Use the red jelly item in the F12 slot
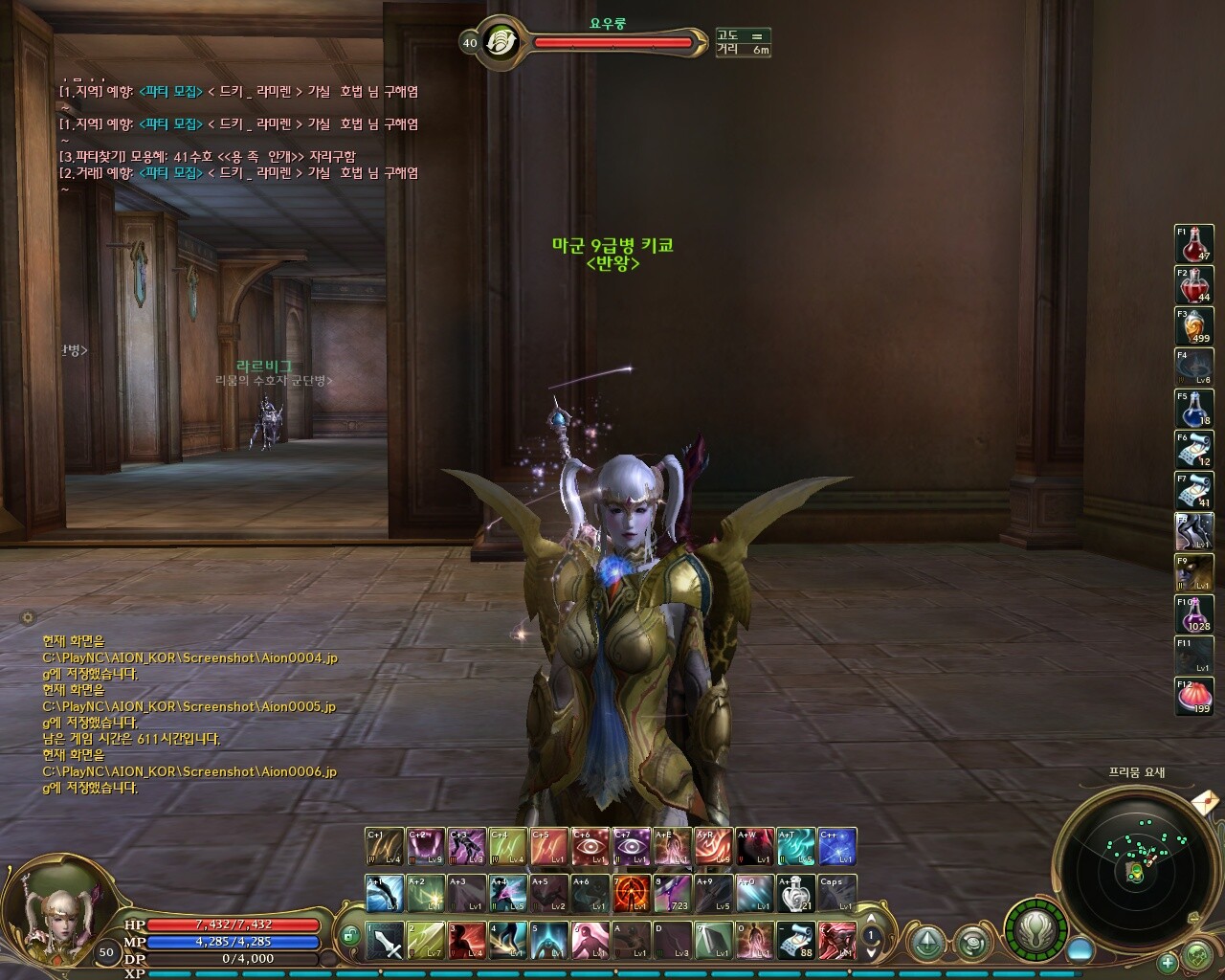1225x980 pixels. (1193, 697)
